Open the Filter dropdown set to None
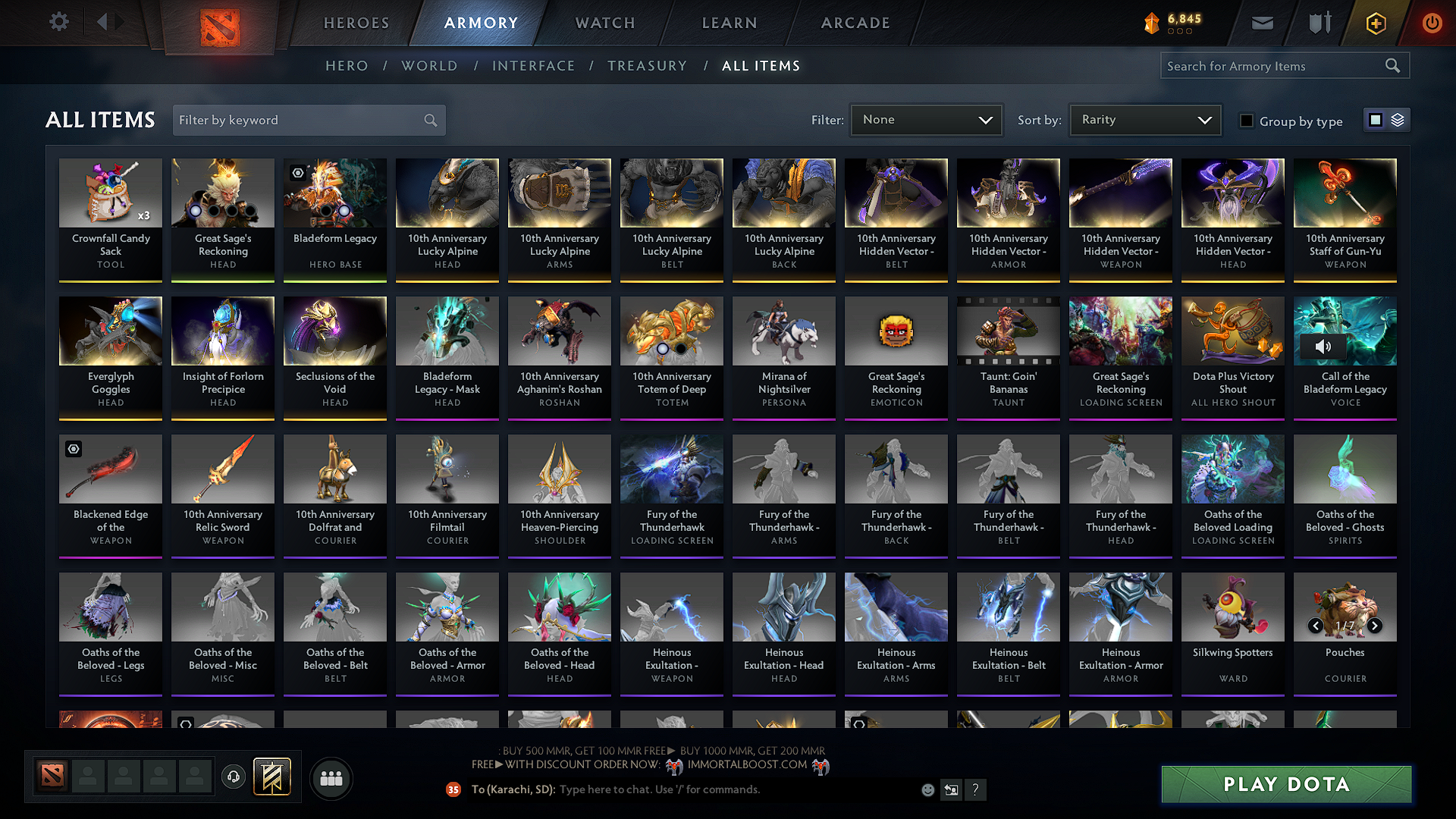 925,119
